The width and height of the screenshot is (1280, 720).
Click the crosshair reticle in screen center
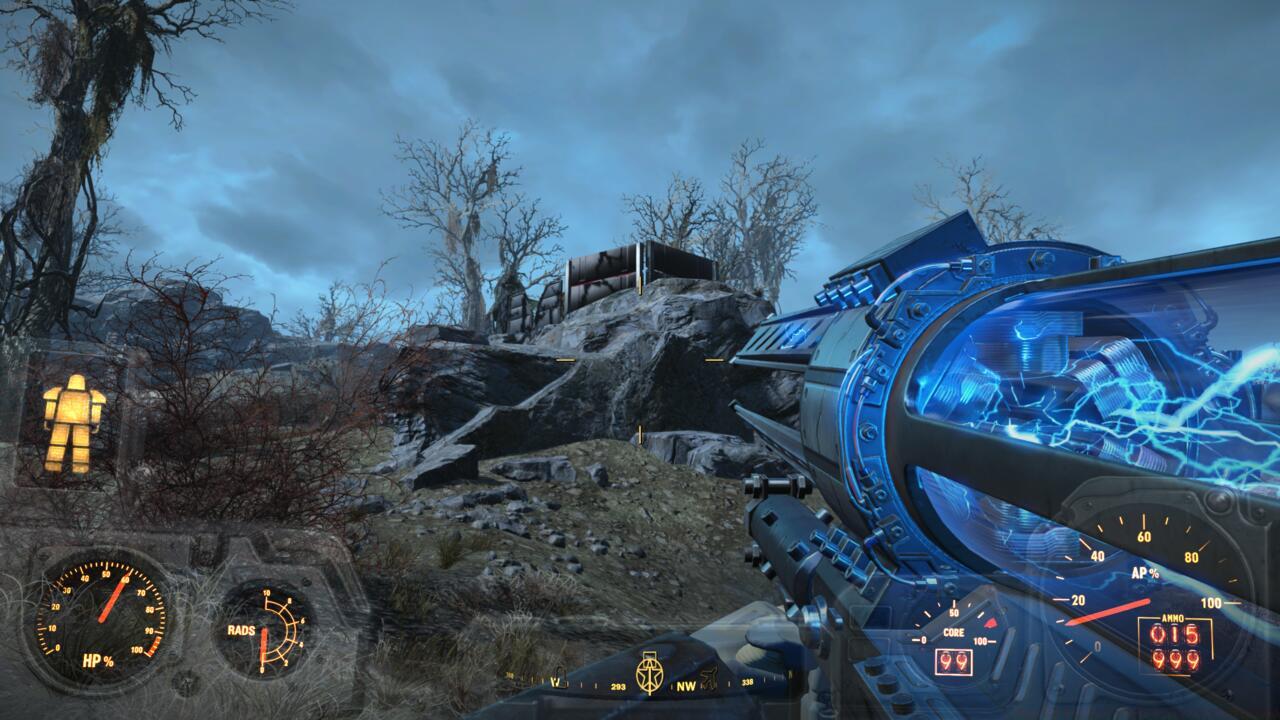pos(640,360)
